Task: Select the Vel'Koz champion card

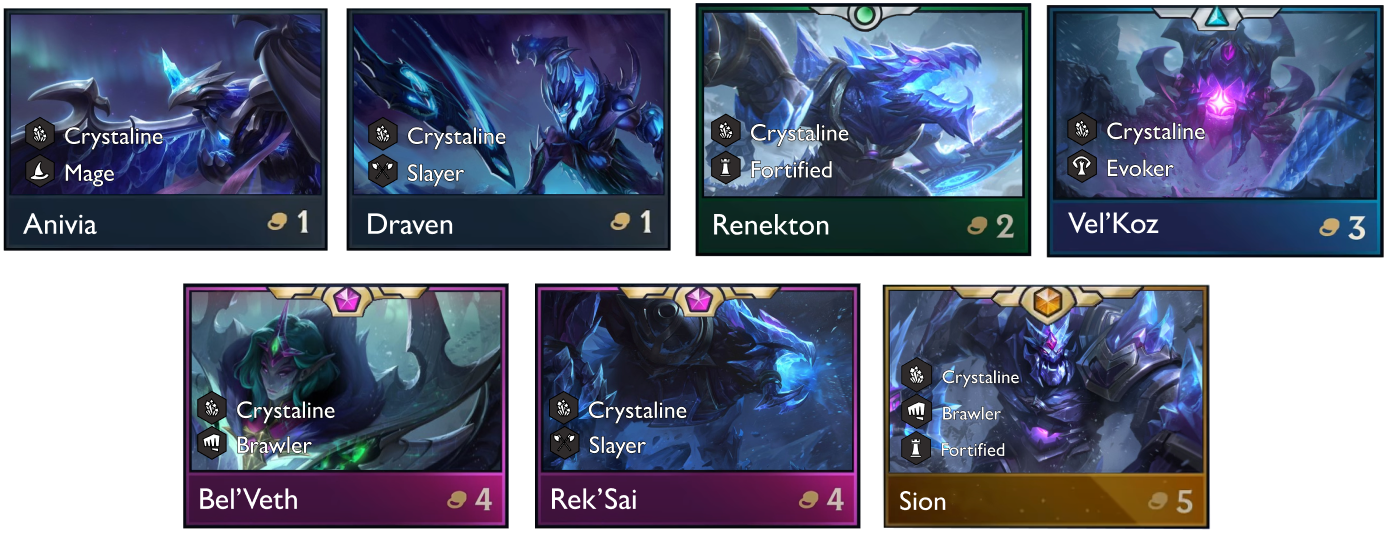Action: click(x=1212, y=130)
